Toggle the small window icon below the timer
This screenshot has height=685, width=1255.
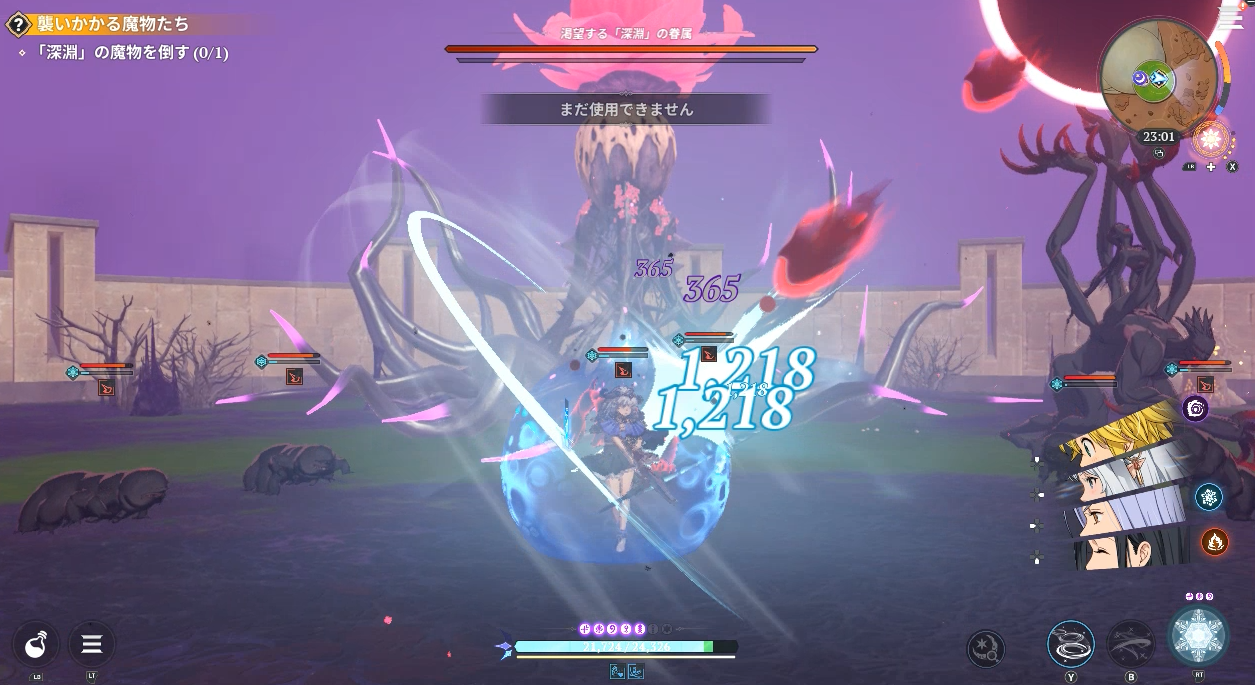tap(1159, 154)
